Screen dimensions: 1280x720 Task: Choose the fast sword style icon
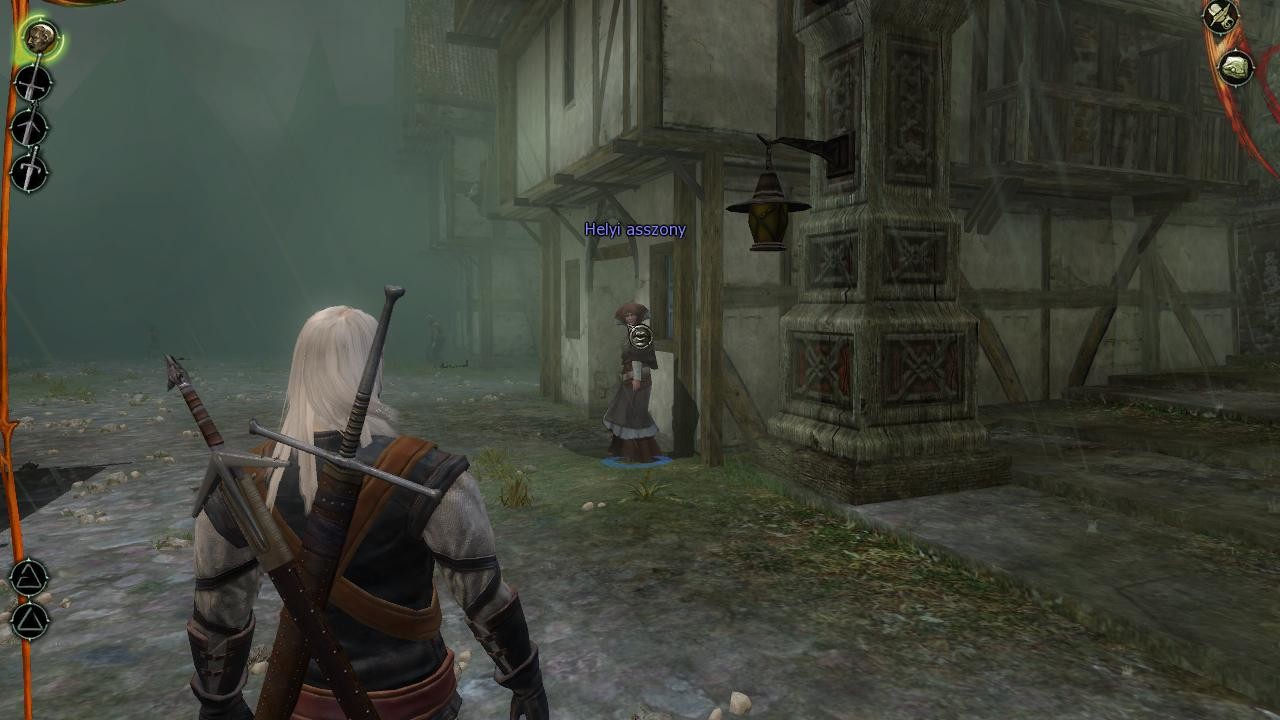click(x=29, y=128)
